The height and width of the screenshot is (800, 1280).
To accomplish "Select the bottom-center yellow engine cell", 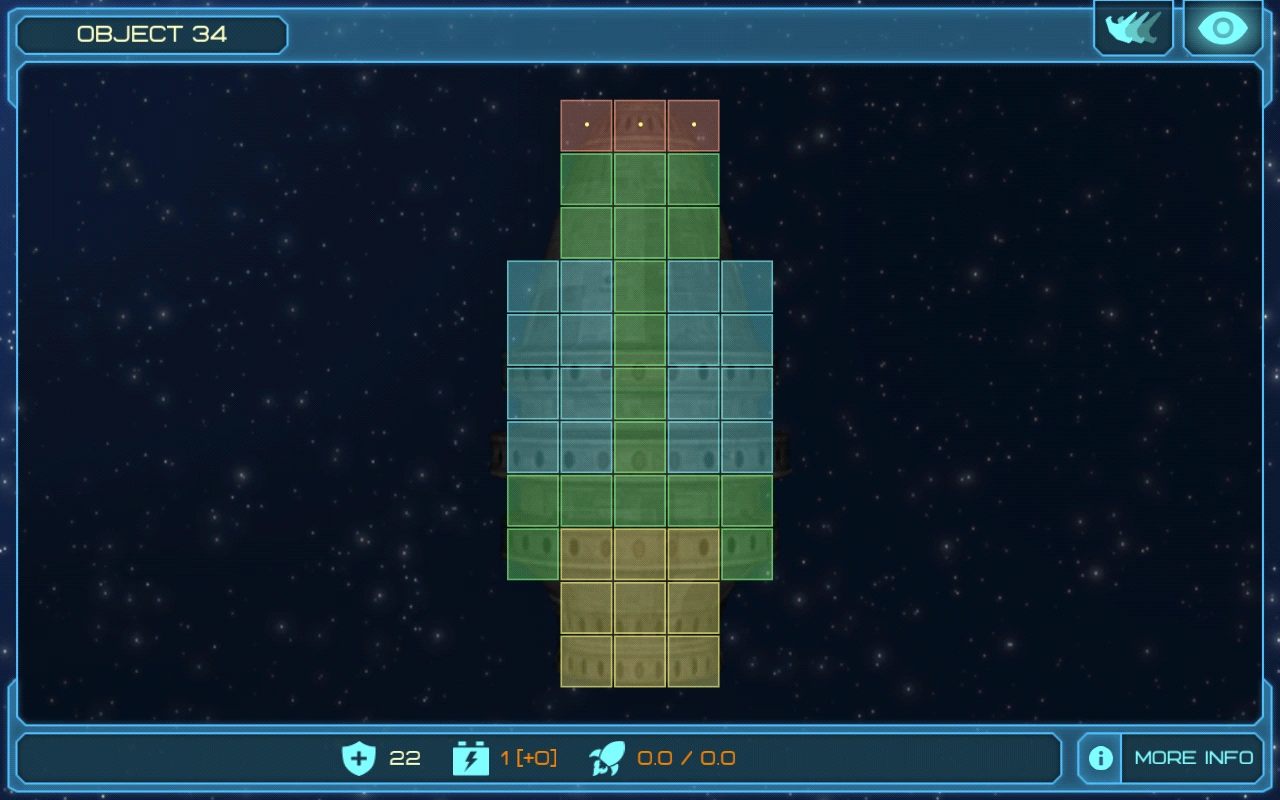I will 641,660.
